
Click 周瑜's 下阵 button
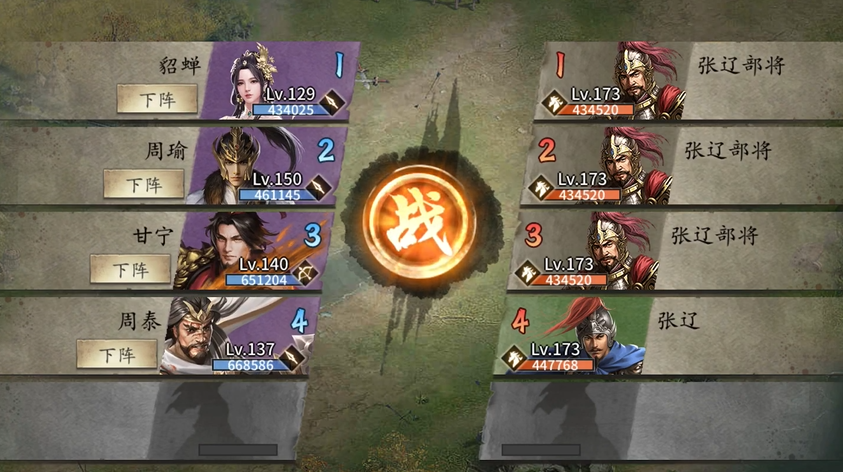(144, 184)
